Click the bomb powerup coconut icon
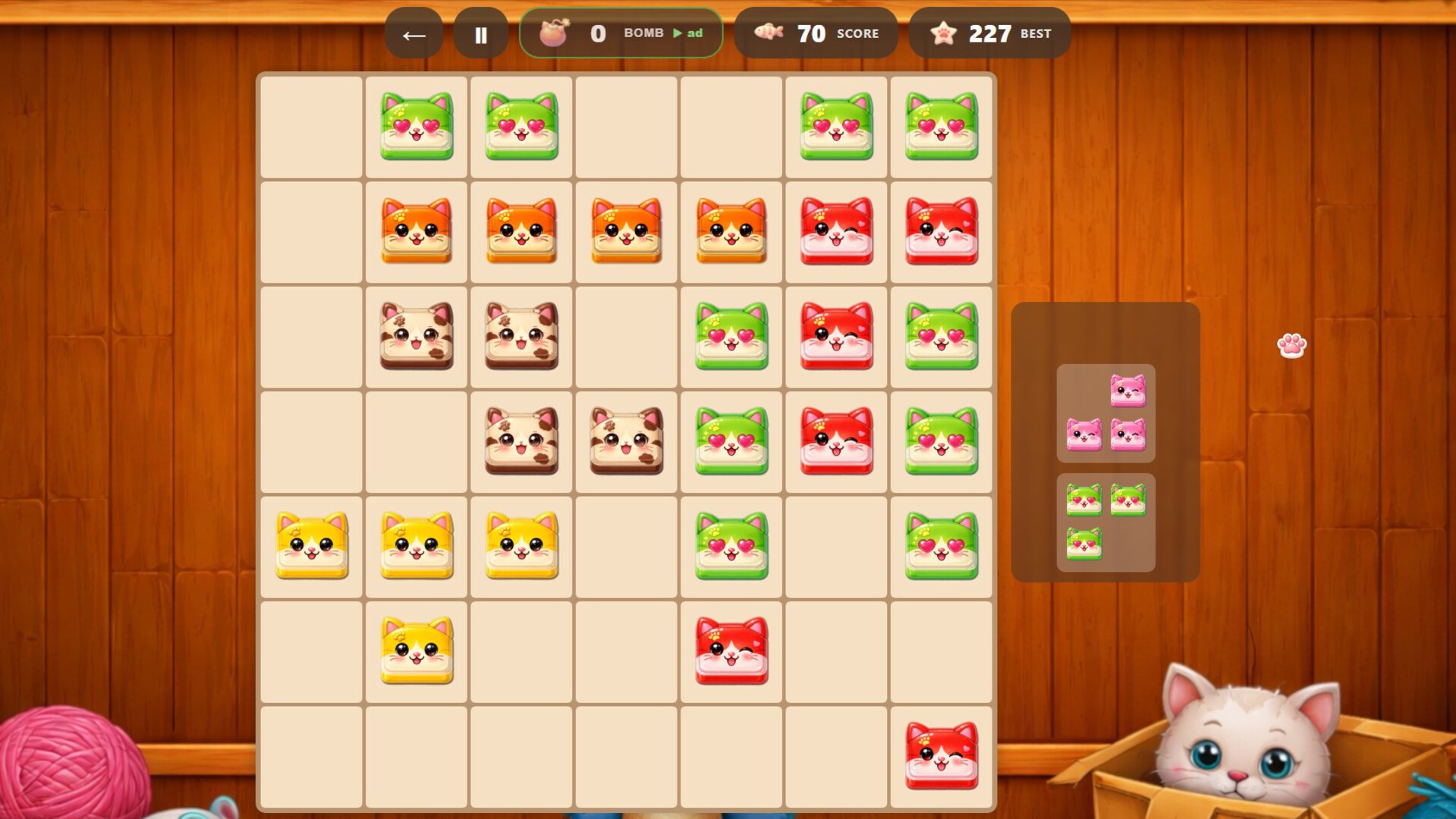The height and width of the screenshot is (819, 1456). coord(554,32)
